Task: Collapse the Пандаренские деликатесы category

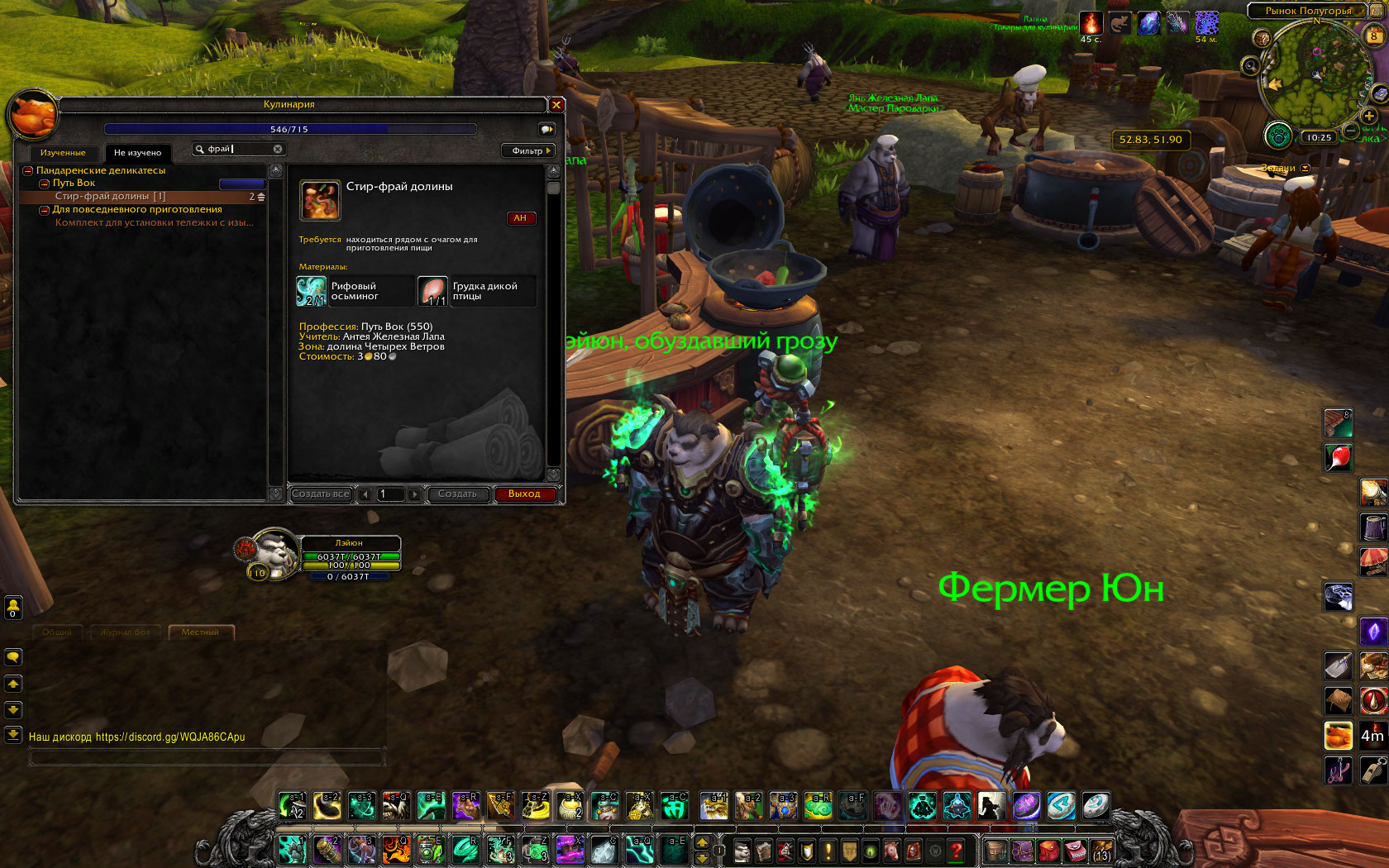Action: point(28,170)
